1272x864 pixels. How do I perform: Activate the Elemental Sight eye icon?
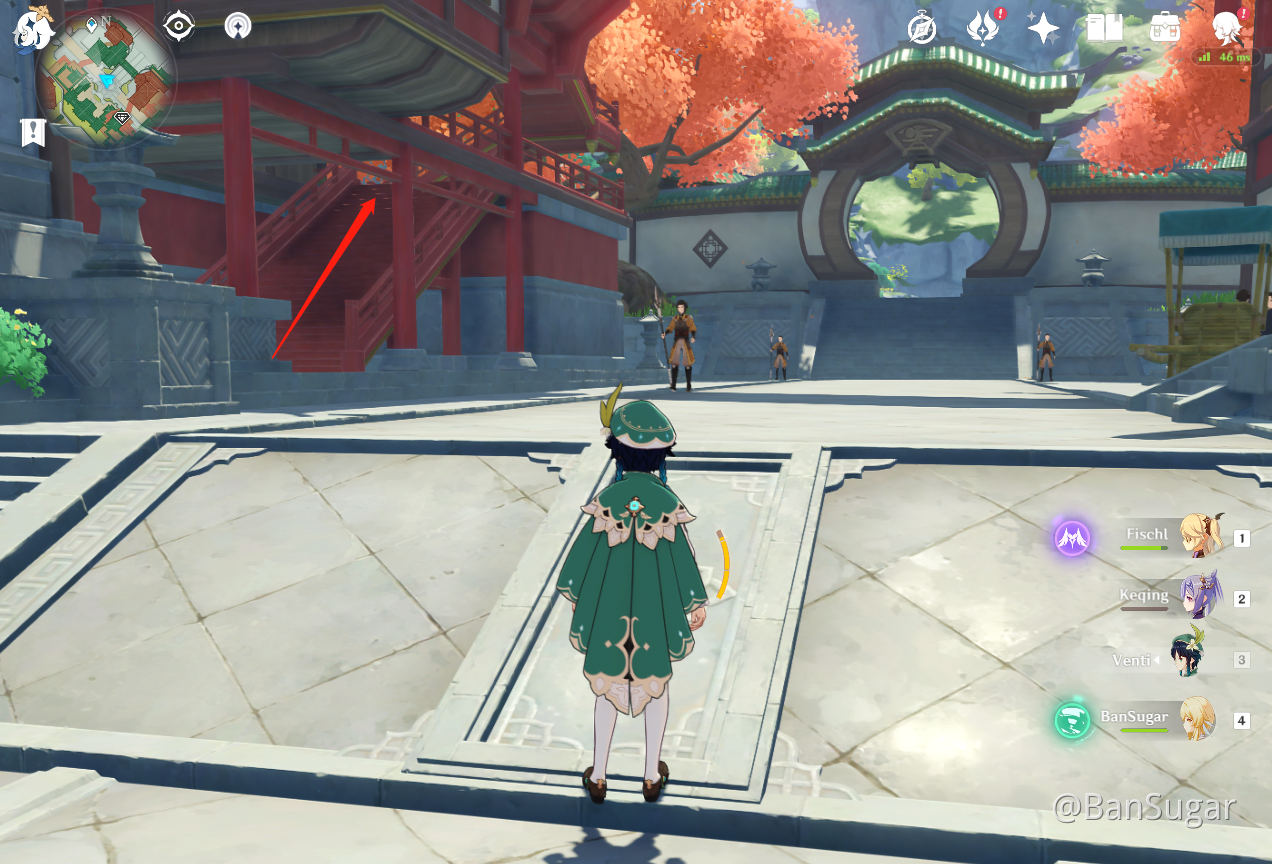point(179,26)
